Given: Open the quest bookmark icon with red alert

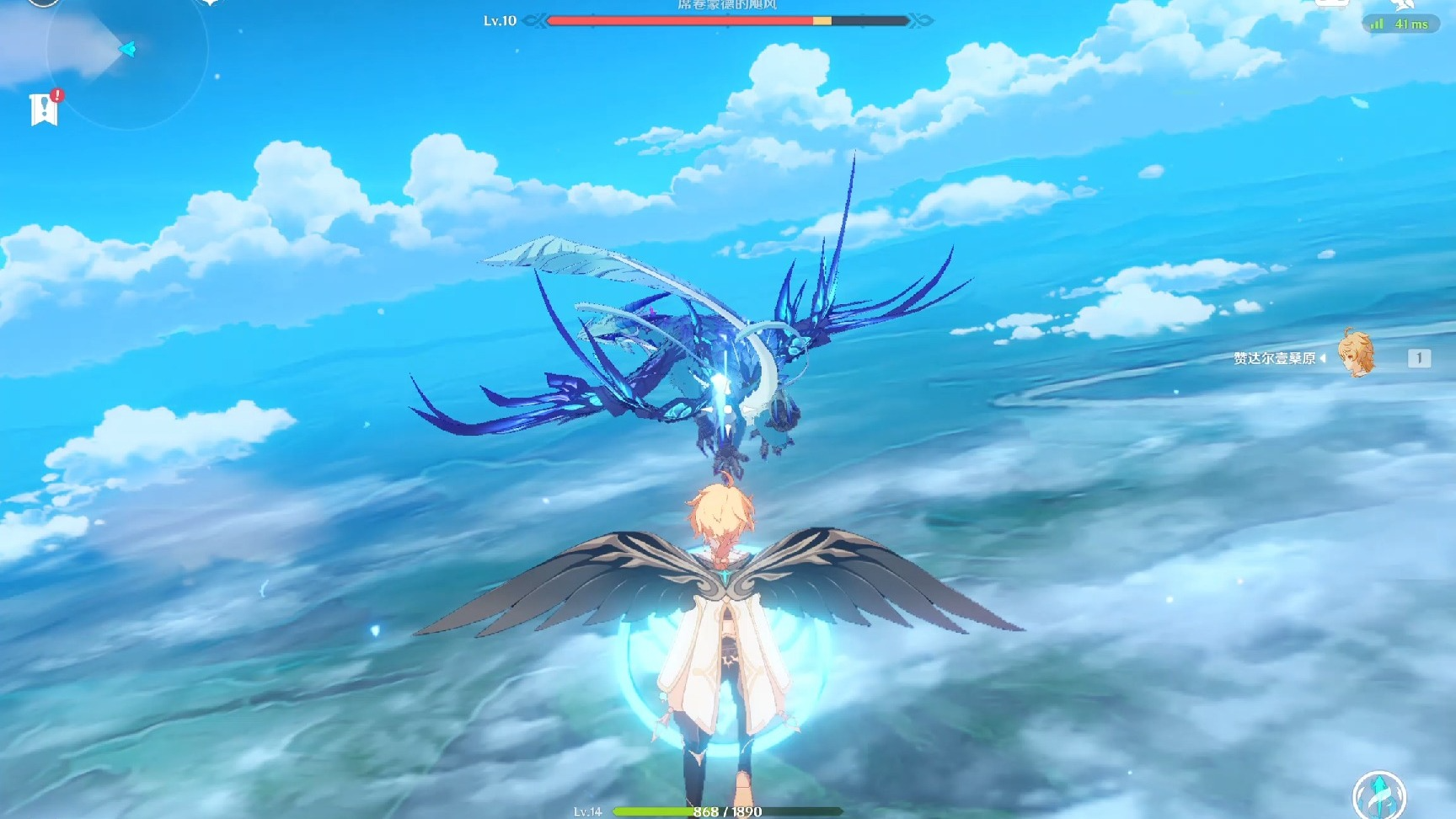Looking at the screenshot, I should [44, 109].
